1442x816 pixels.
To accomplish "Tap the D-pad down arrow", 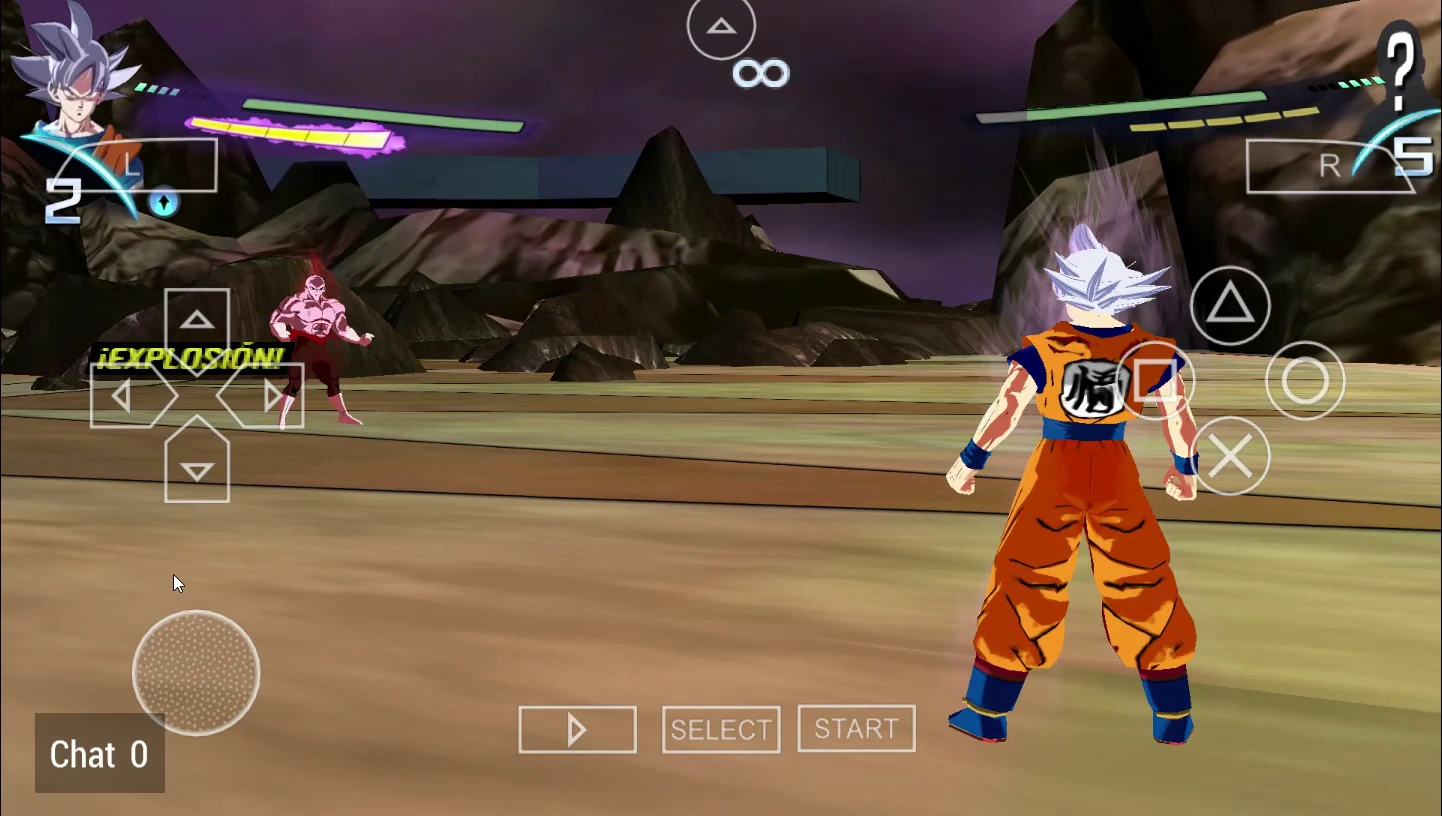I will (x=197, y=470).
